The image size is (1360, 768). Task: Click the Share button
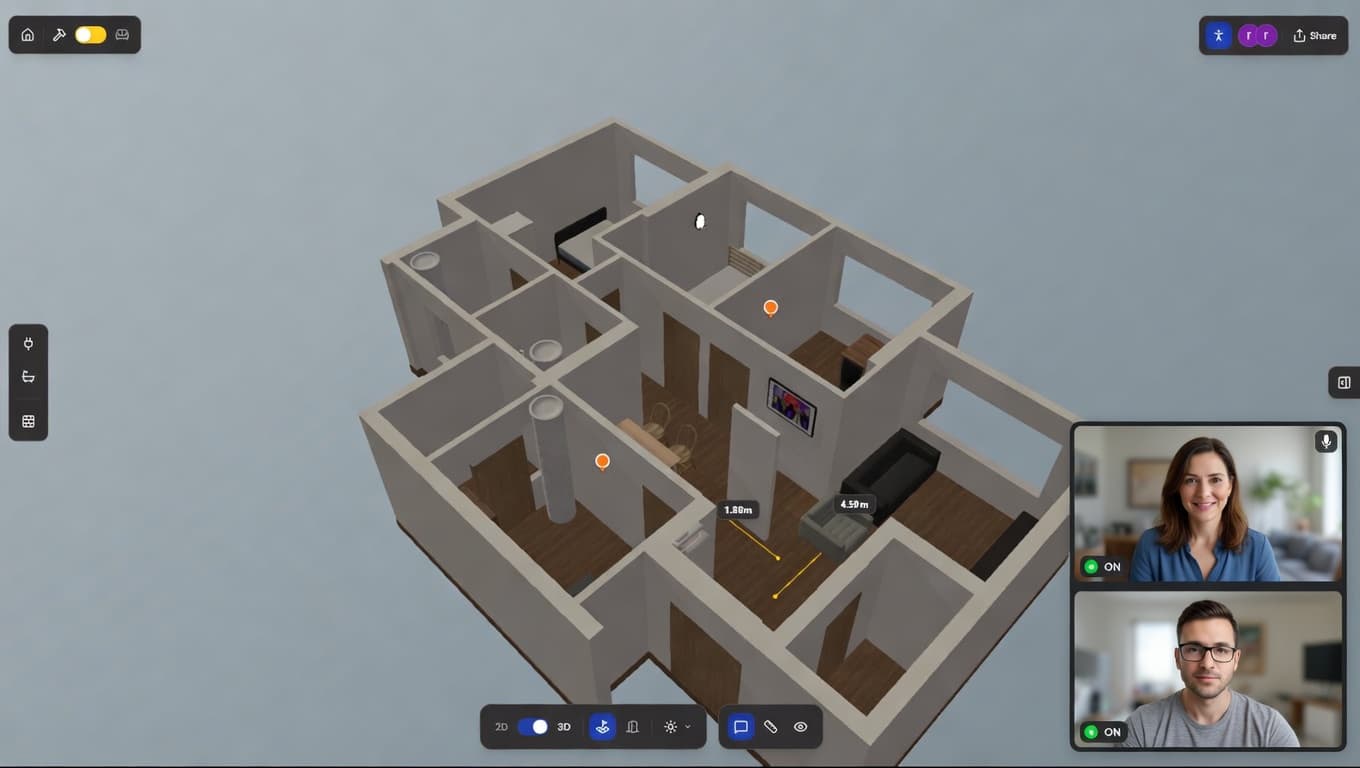pos(1314,36)
